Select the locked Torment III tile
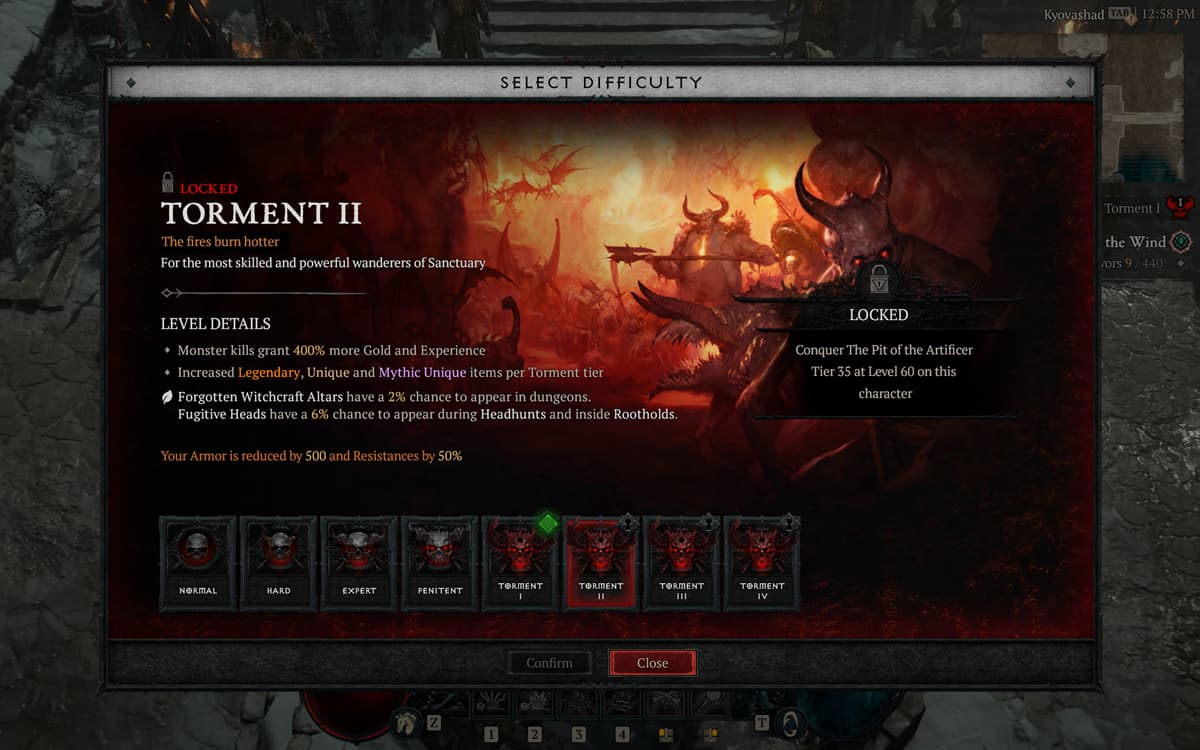The image size is (1200, 750). point(682,563)
